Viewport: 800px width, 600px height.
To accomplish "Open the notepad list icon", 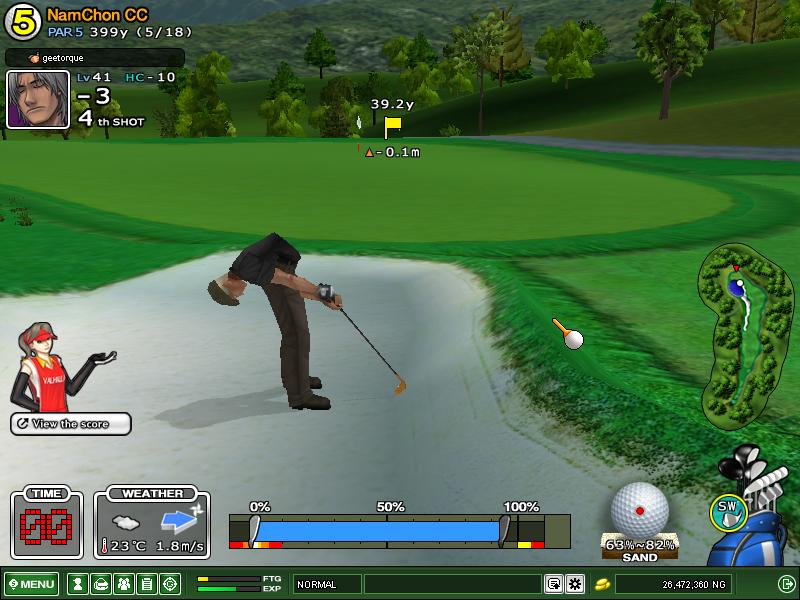I will tap(147, 584).
